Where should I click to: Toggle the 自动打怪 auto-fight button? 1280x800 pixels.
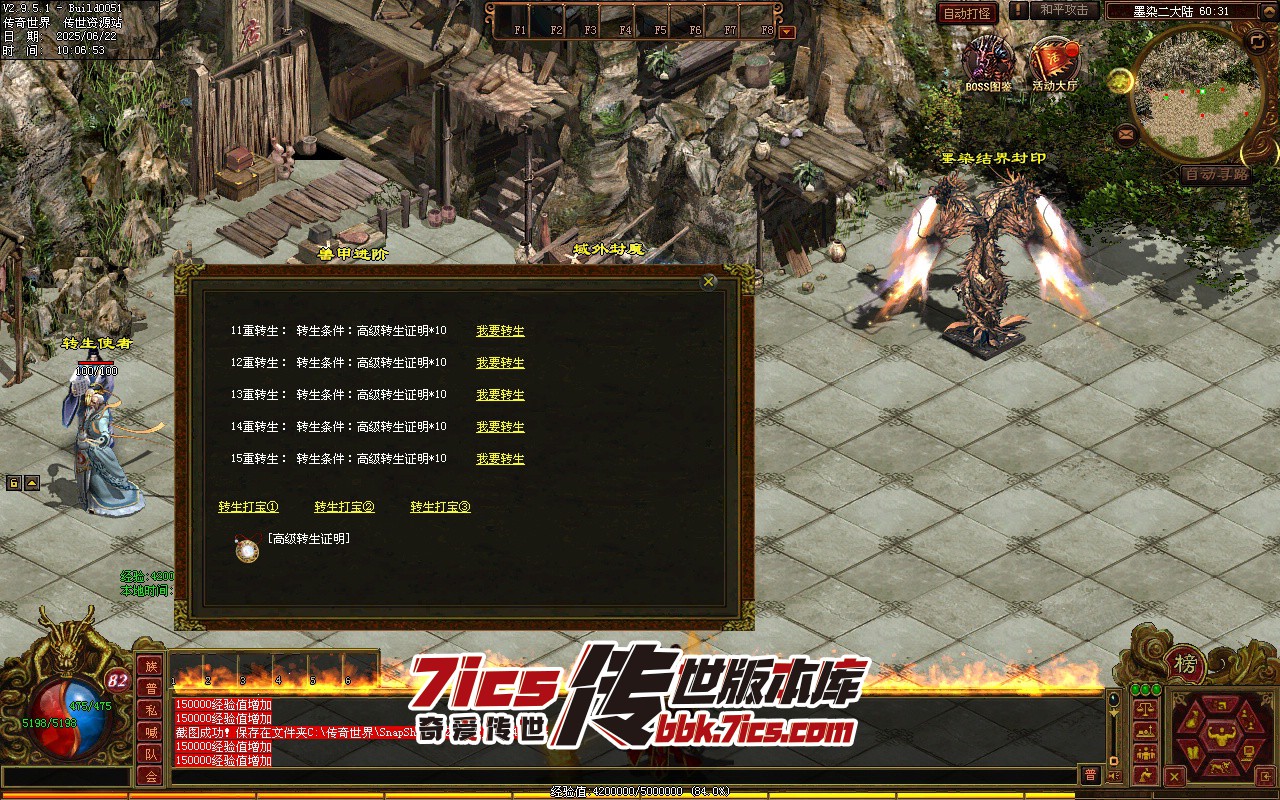[x=968, y=13]
